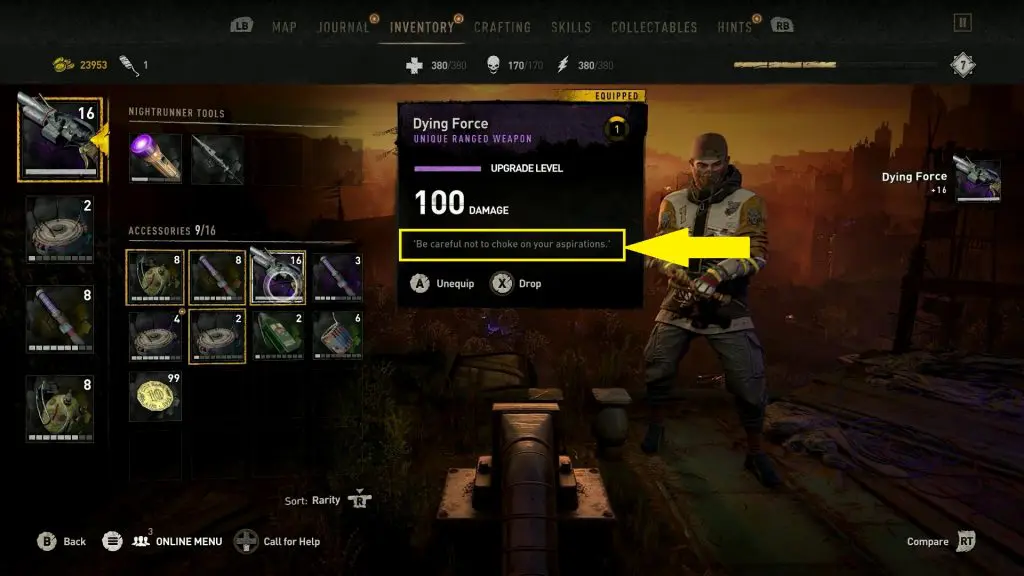Viewport: 1024px width, 576px height.
Task: Go to the Crafting tab
Action: 502,27
